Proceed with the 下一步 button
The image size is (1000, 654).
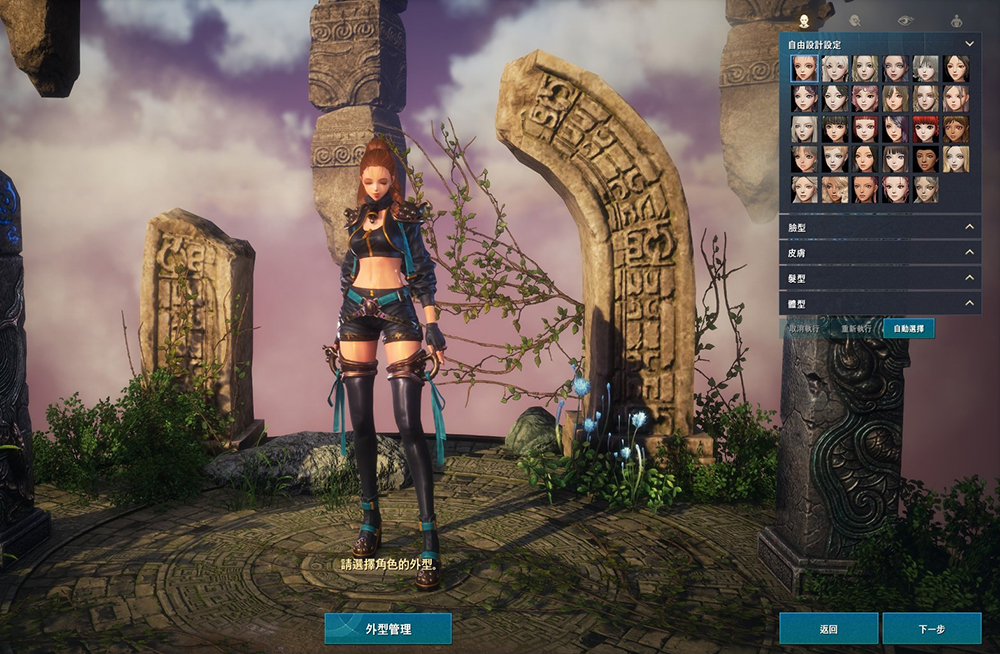[931, 629]
